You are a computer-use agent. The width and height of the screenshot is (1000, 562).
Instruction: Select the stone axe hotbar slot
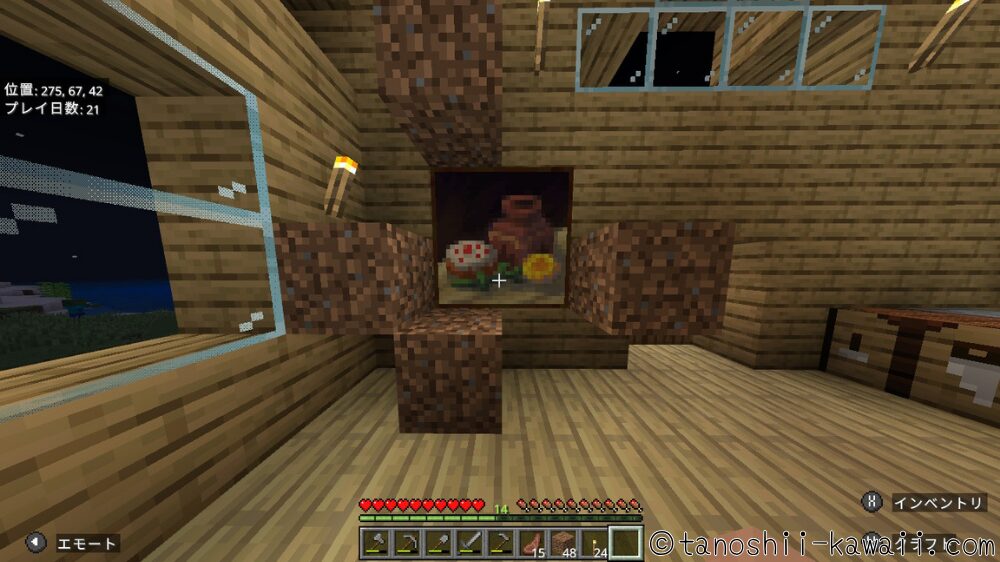tap(376, 543)
